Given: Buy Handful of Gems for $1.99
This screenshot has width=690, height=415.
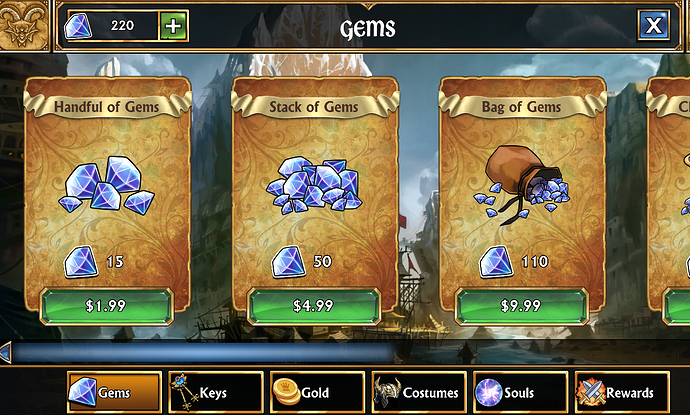Looking at the screenshot, I should (x=105, y=306).
